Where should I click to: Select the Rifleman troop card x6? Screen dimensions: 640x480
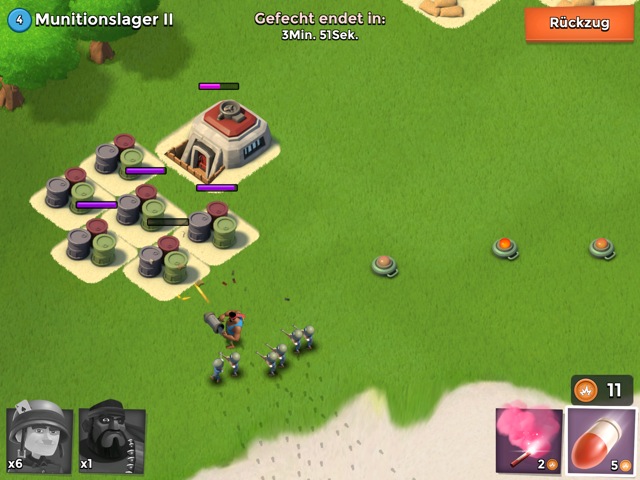click(39, 439)
